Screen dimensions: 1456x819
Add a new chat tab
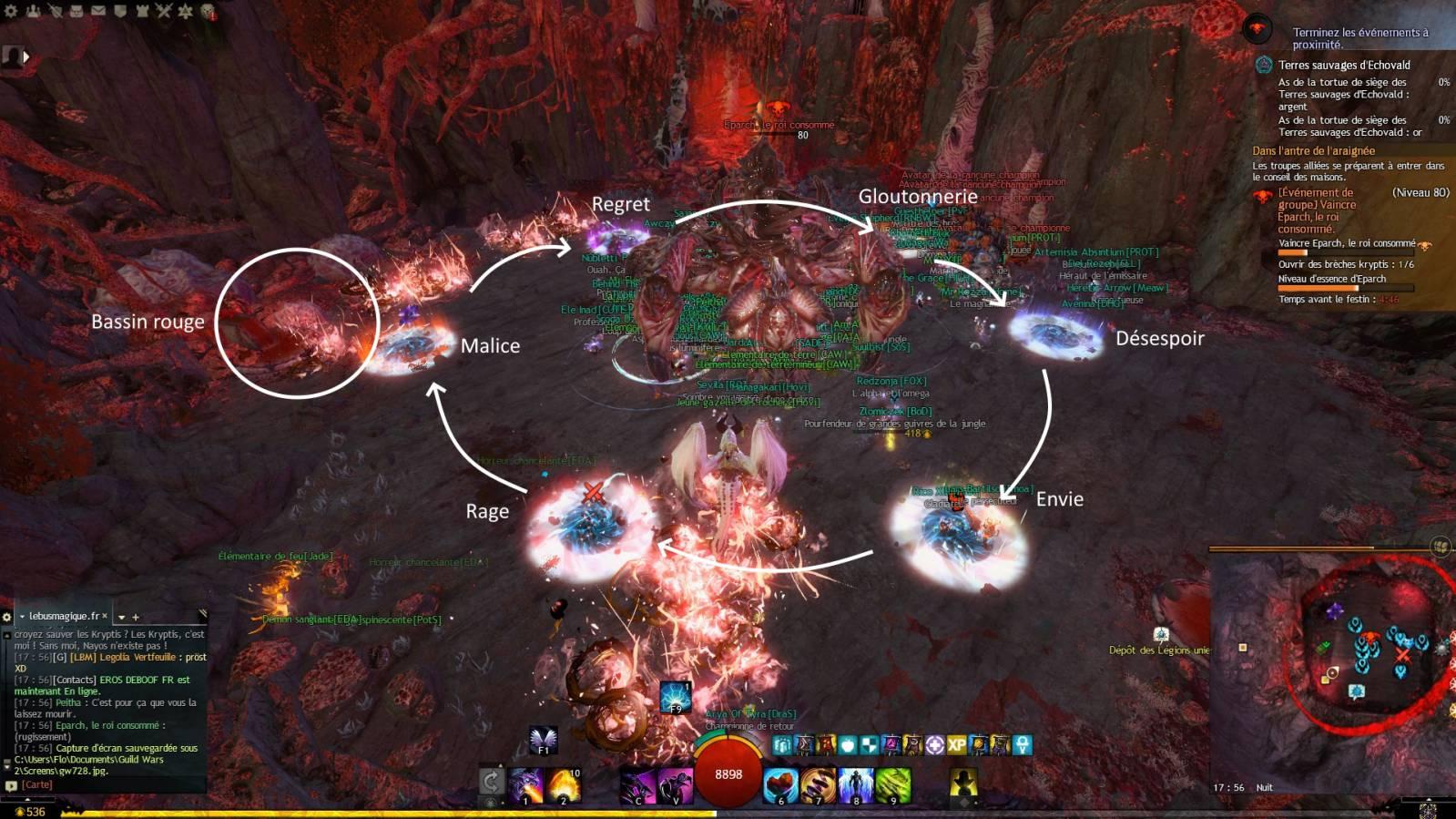pyautogui.click(x=136, y=617)
